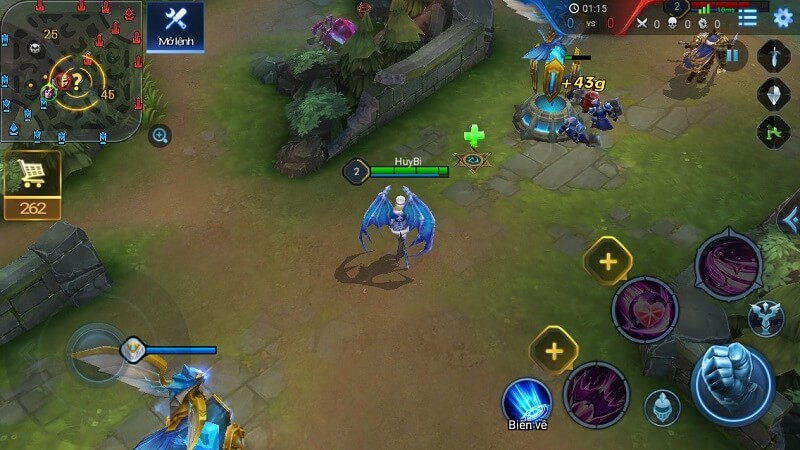Expand the arrow tab on the right edge
The width and height of the screenshot is (800, 450).
coord(790,219)
